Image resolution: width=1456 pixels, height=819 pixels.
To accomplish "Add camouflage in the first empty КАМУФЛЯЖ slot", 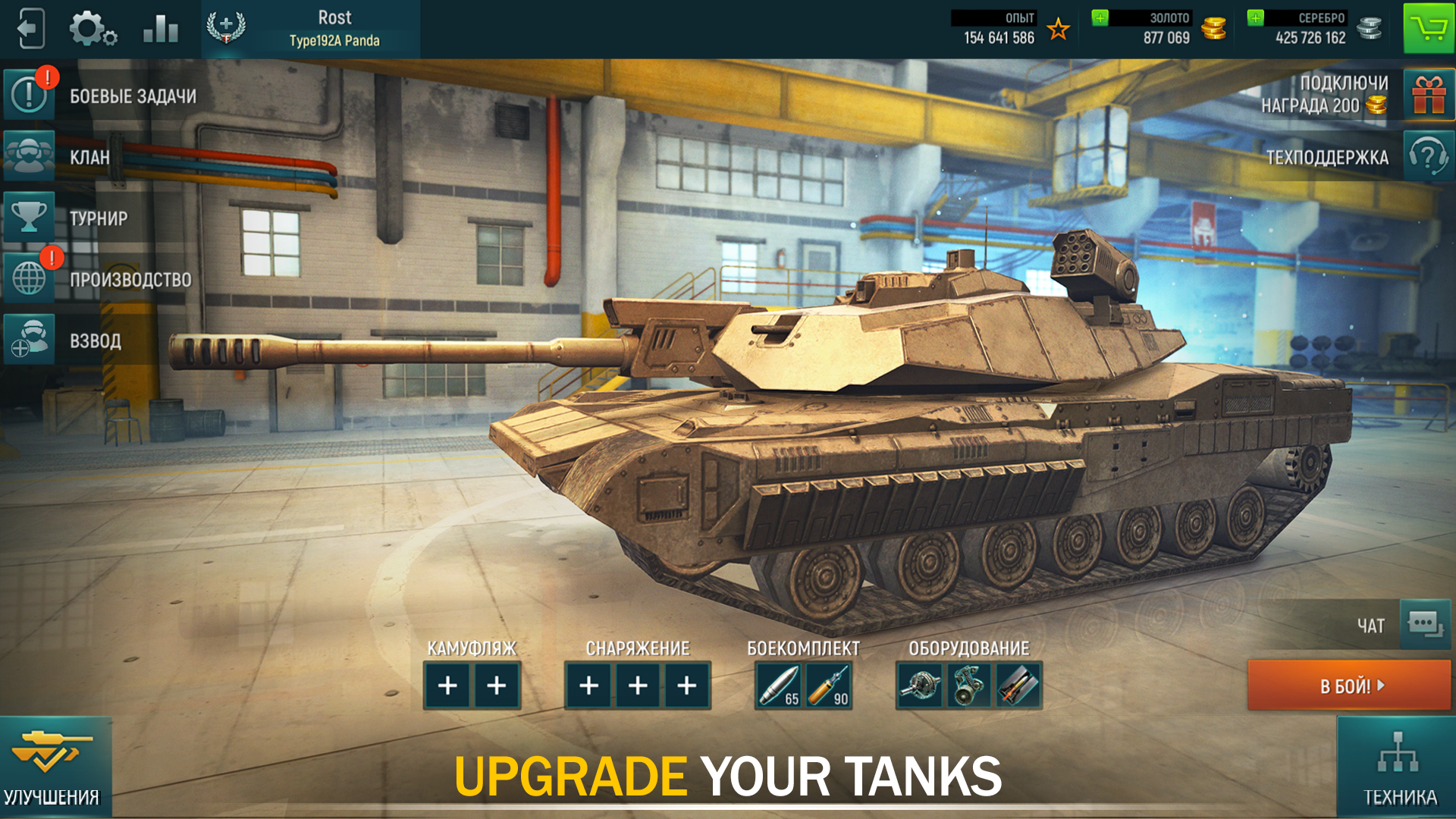I will 447,685.
